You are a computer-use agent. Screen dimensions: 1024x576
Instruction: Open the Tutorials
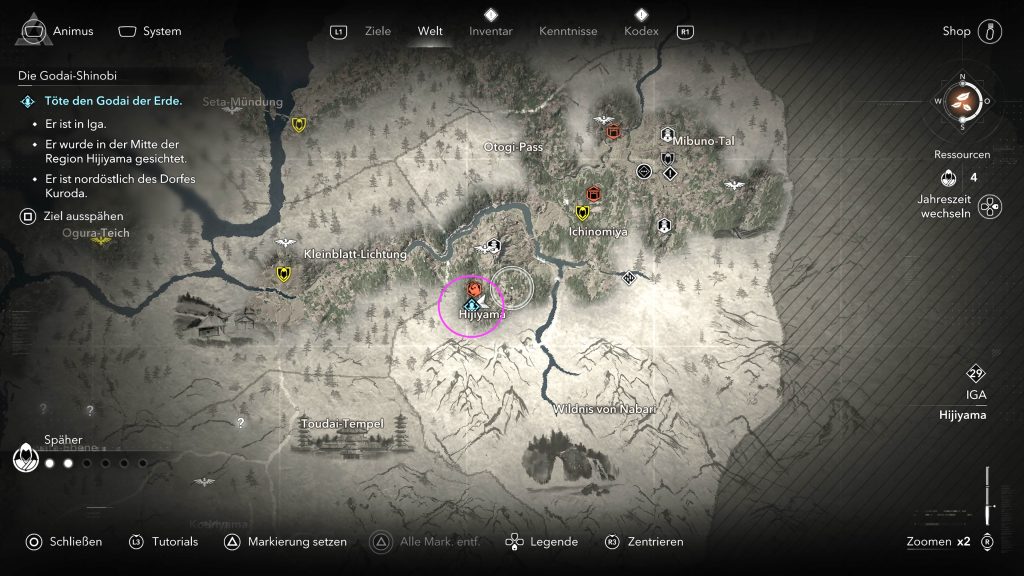coord(164,542)
